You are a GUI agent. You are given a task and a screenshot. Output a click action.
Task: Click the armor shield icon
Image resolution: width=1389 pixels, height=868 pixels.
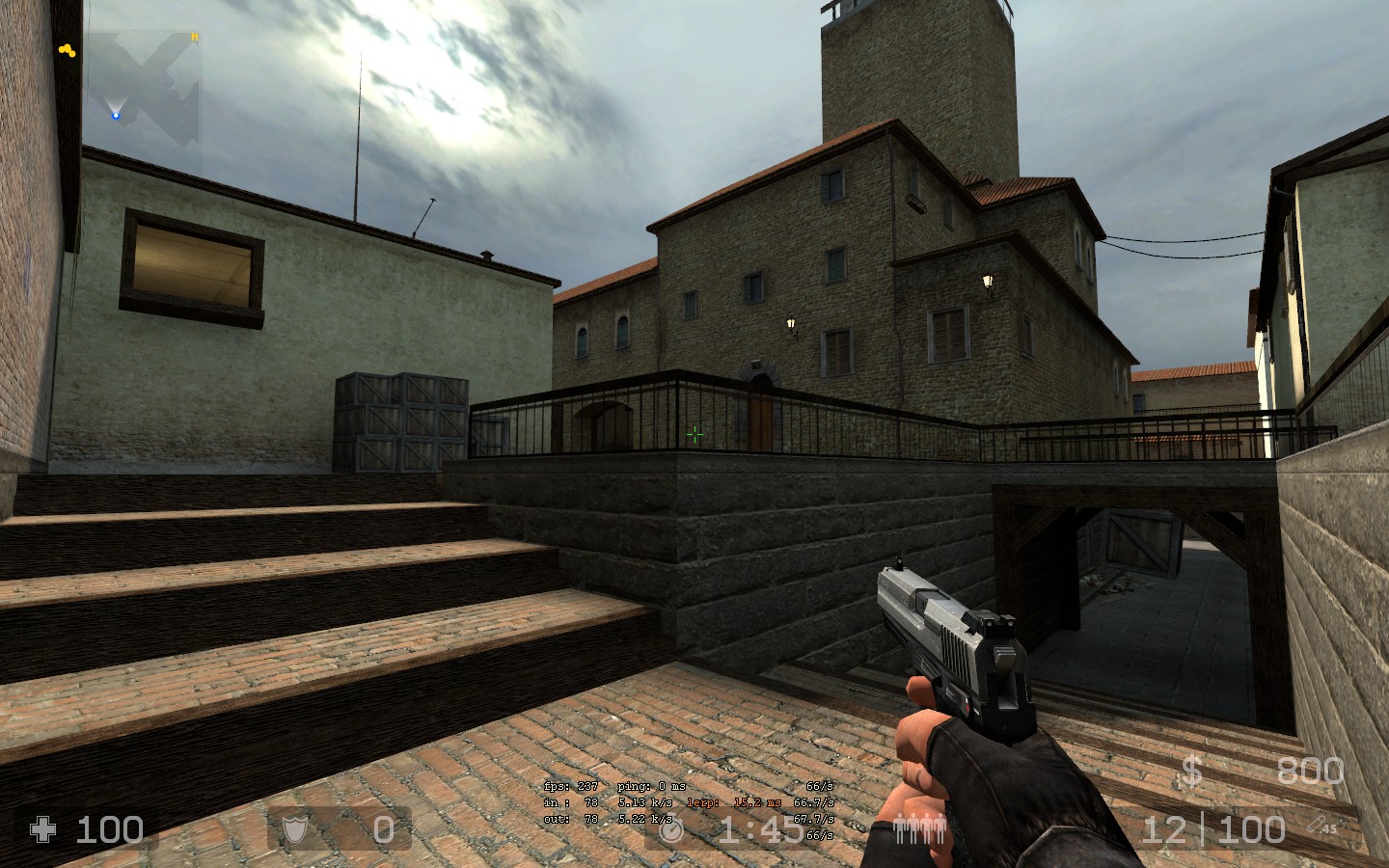point(294,829)
